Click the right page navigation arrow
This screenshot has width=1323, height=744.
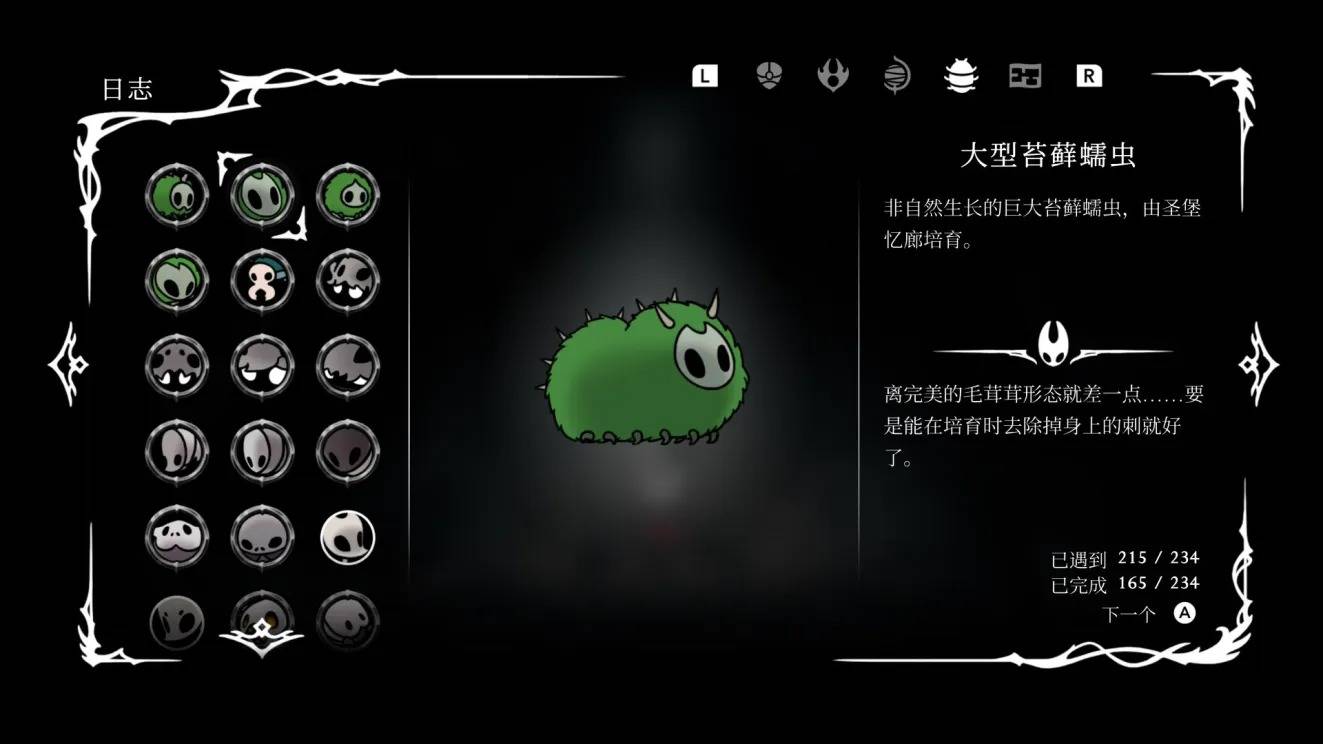point(1258,362)
